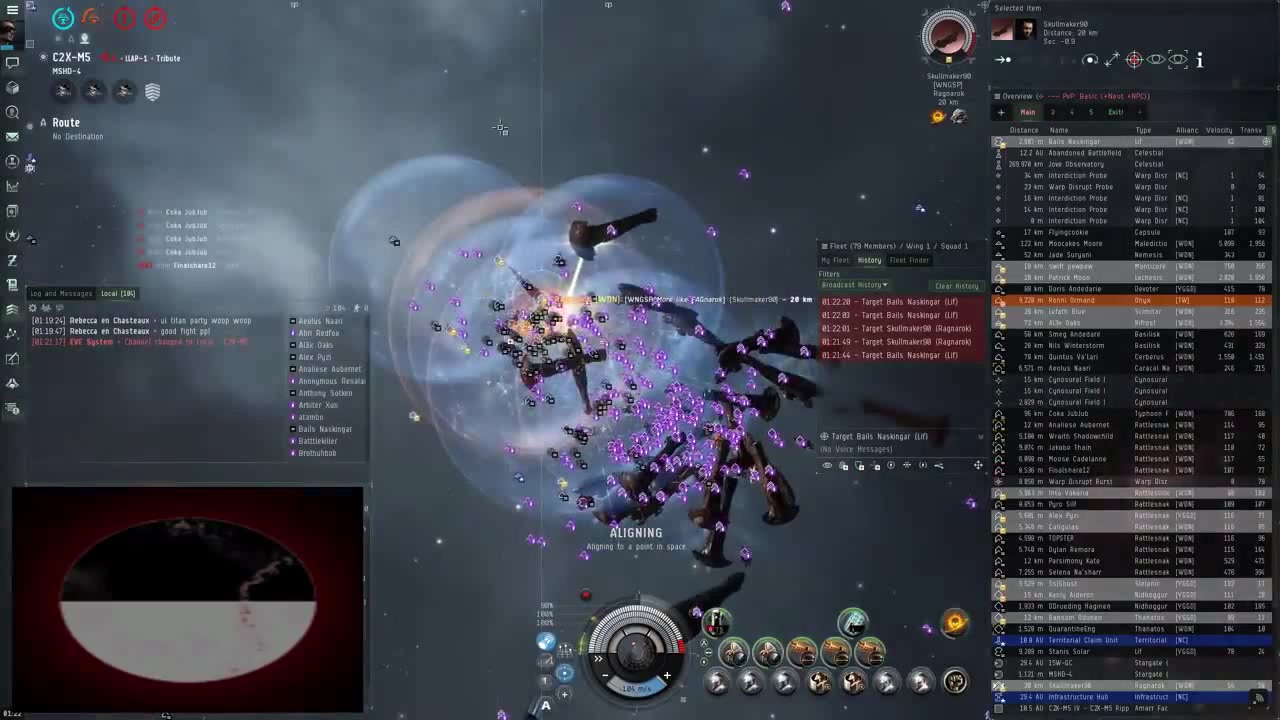The image size is (1280, 720).
Task: Open the Exit! overview tab
Action: click(1115, 112)
